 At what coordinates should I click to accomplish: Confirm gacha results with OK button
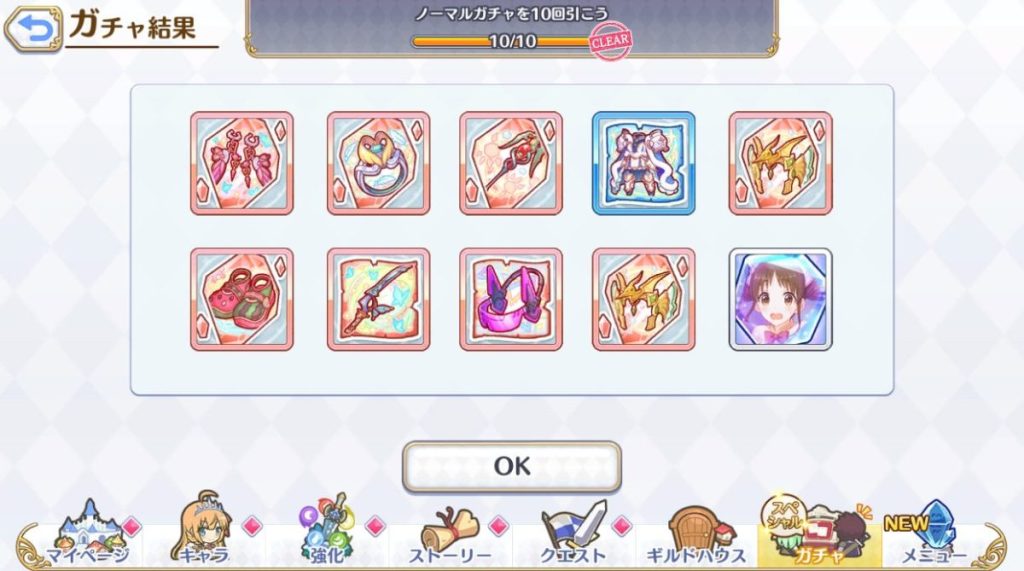pos(511,466)
